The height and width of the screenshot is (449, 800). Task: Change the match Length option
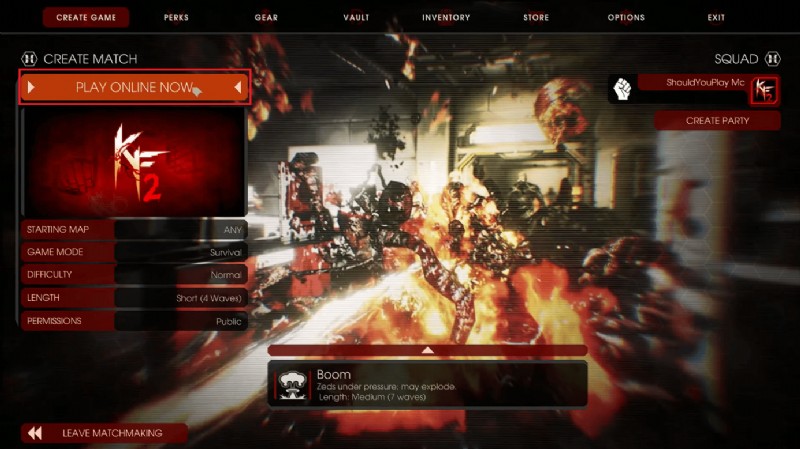[134, 298]
